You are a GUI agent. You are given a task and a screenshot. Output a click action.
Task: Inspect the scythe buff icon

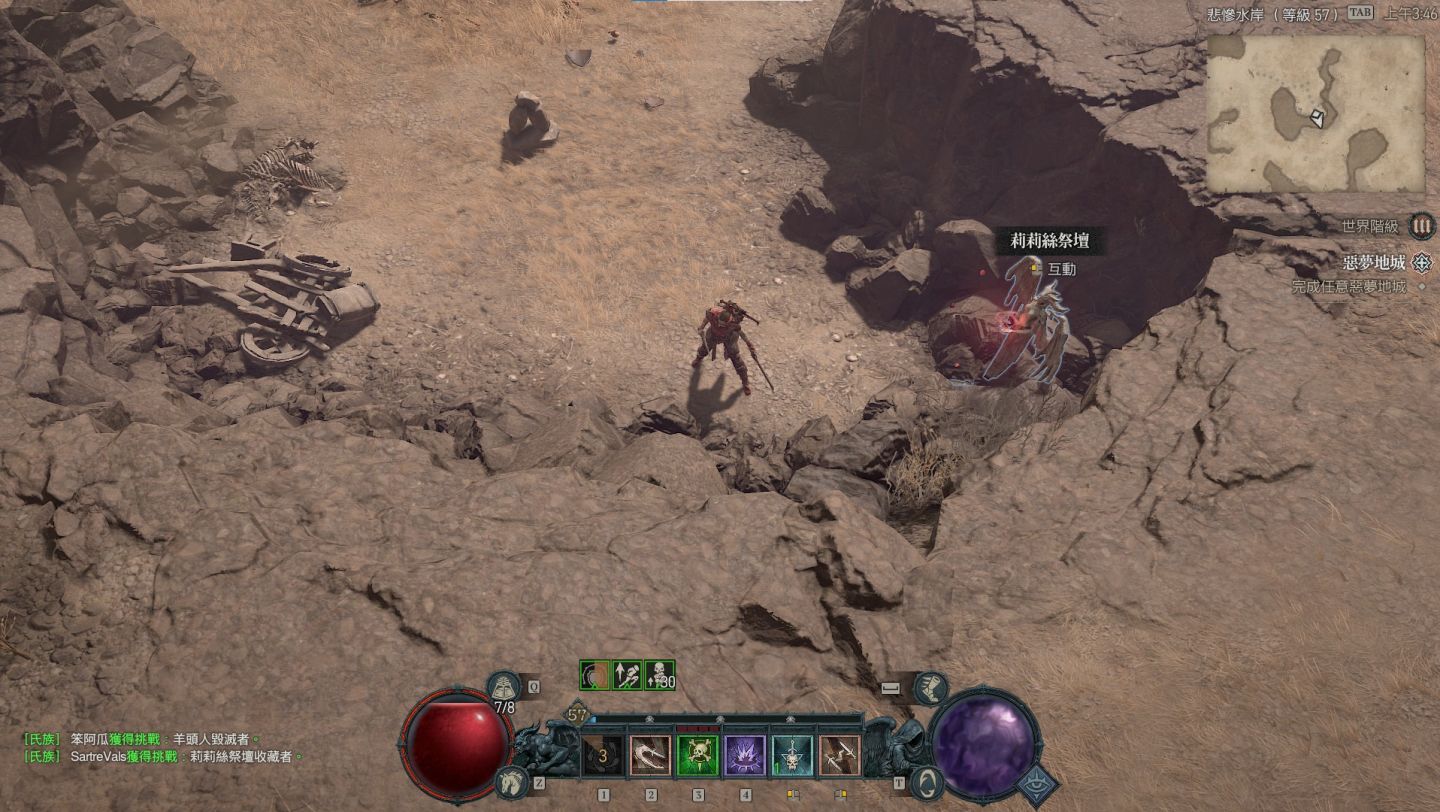coord(594,675)
